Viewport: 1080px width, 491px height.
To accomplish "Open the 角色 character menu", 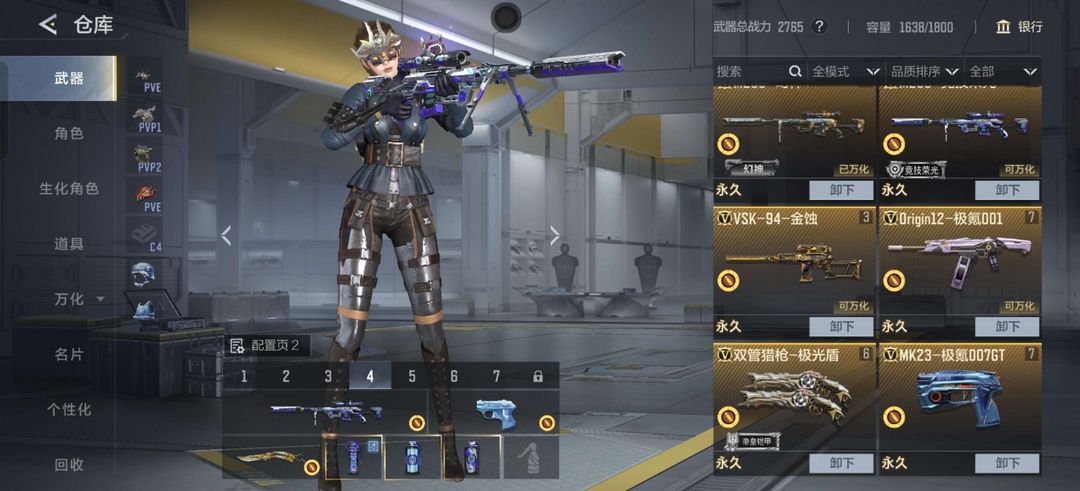I will (x=69, y=133).
